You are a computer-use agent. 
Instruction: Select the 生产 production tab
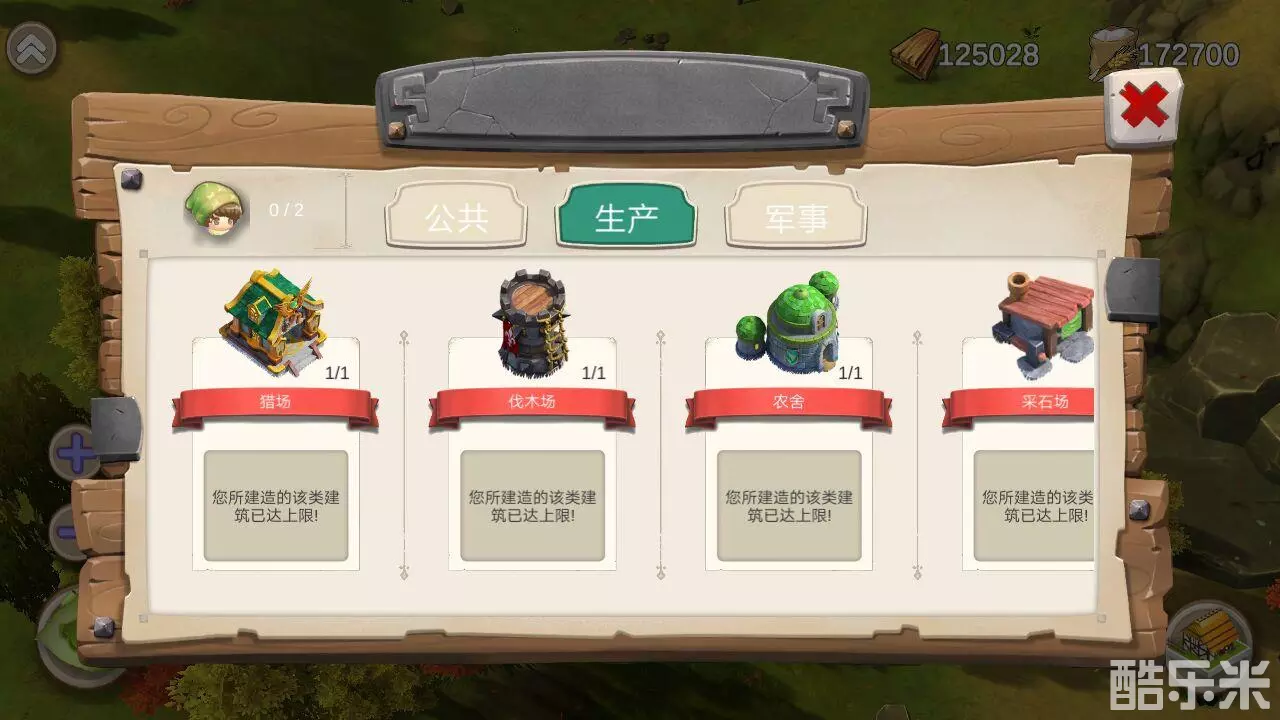(626, 215)
